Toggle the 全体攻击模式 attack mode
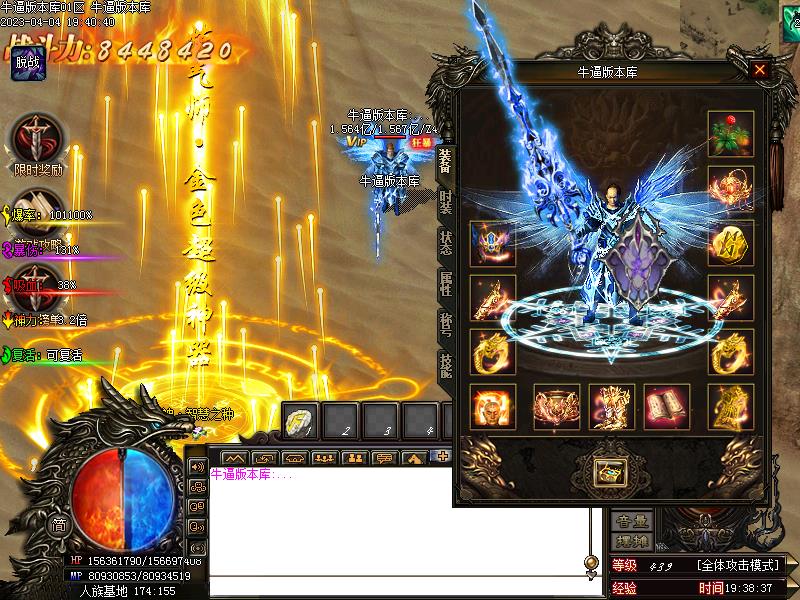 point(740,566)
